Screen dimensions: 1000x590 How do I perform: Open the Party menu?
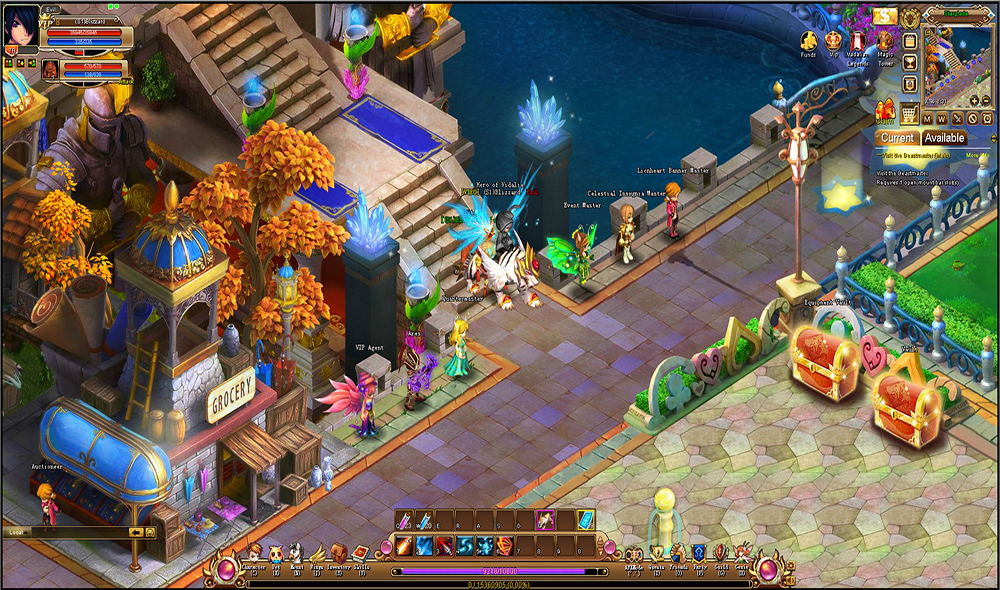(x=700, y=553)
